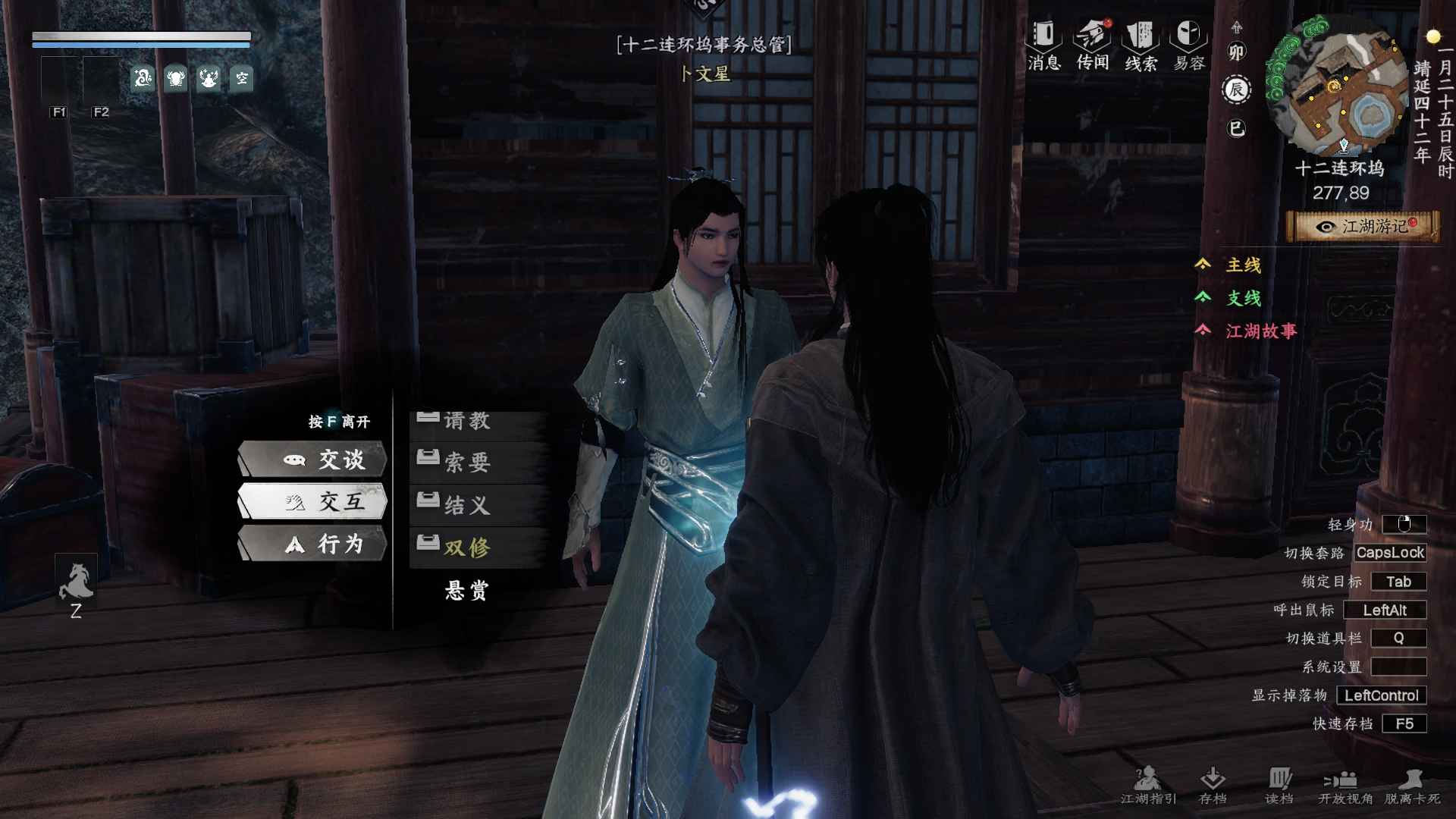The image size is (1456, 819).
Task: Select the 双修 option
Action: pyautogui.click(x=467, y=548)
